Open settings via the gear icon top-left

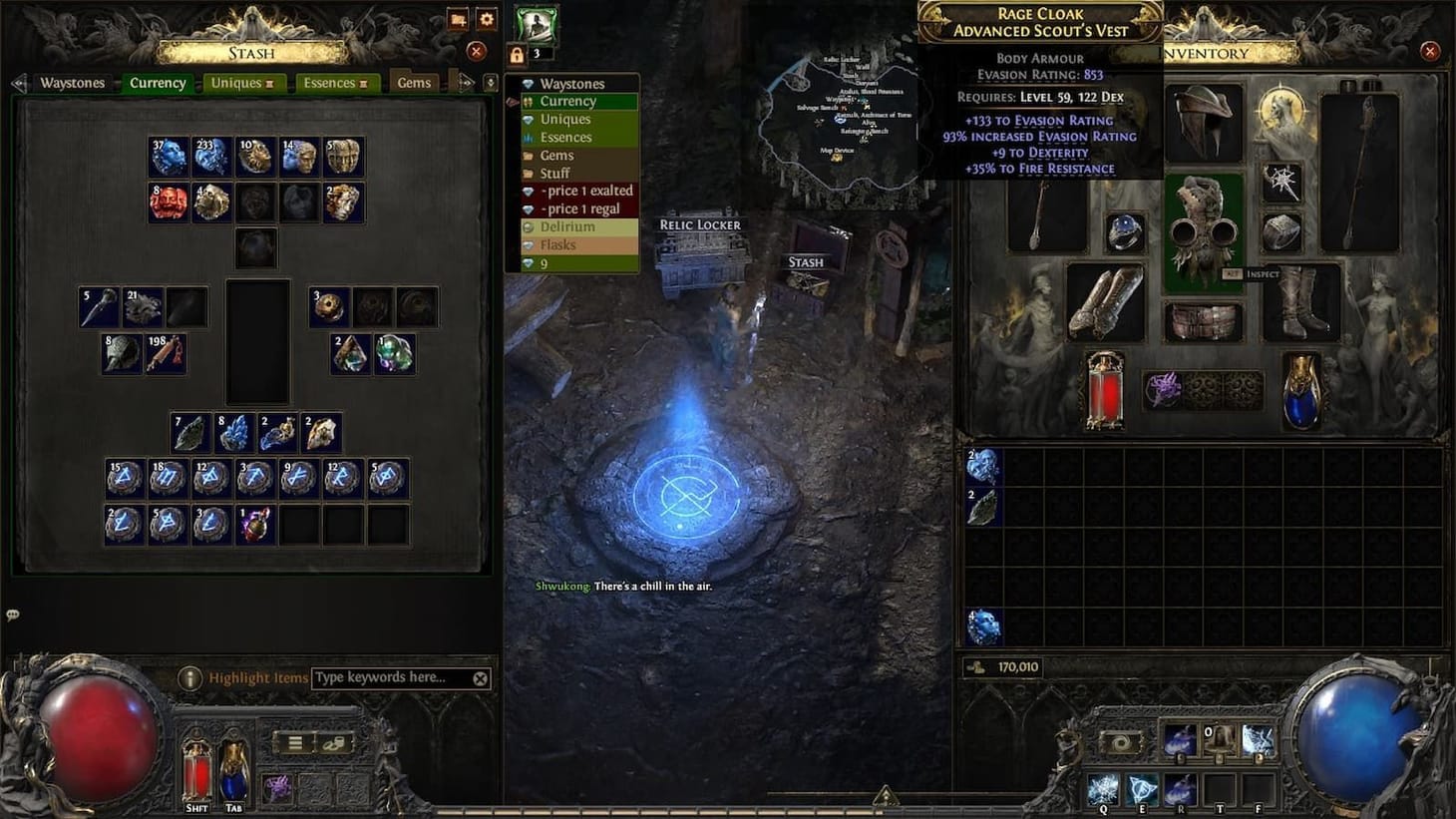click(486, 19)
